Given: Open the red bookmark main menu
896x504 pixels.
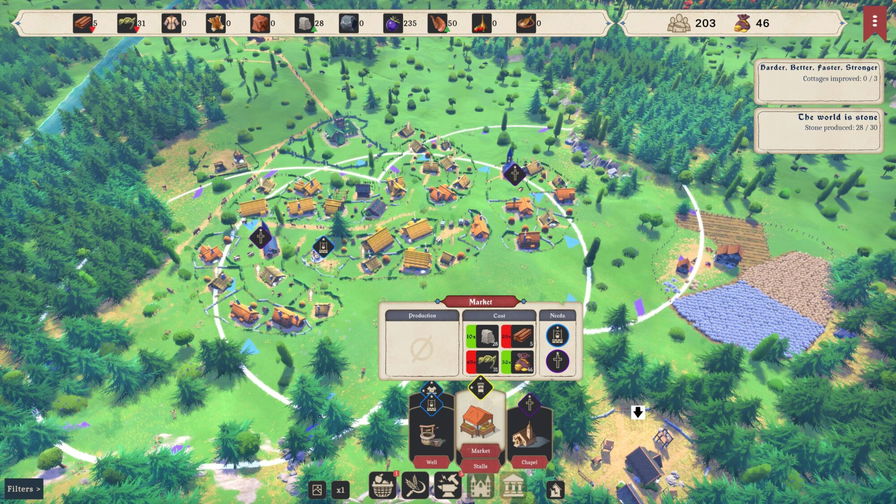Looking at the screenshot, I should click(873, 22).
